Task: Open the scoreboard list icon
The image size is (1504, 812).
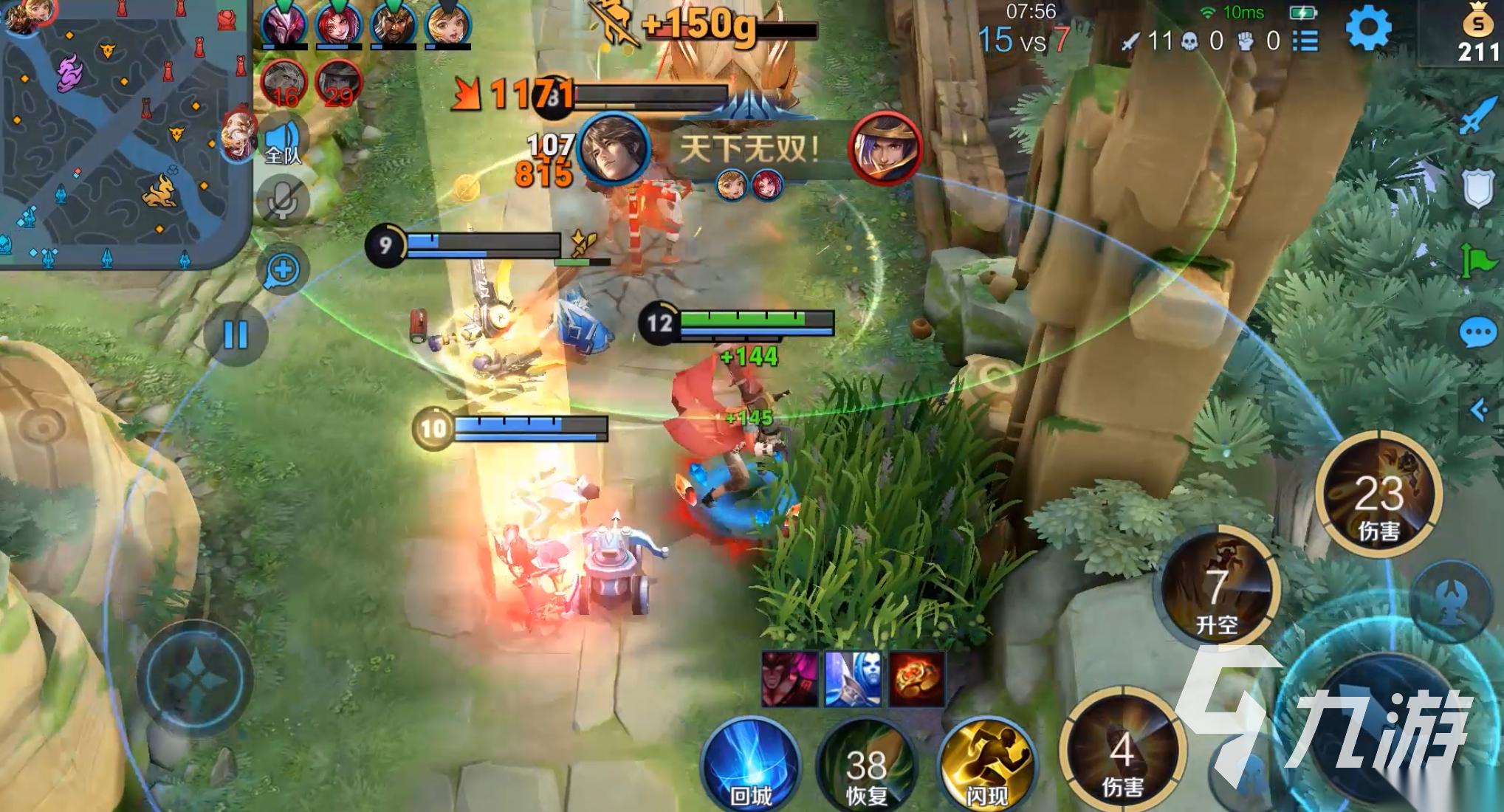Action: [x=1305, y=40]
